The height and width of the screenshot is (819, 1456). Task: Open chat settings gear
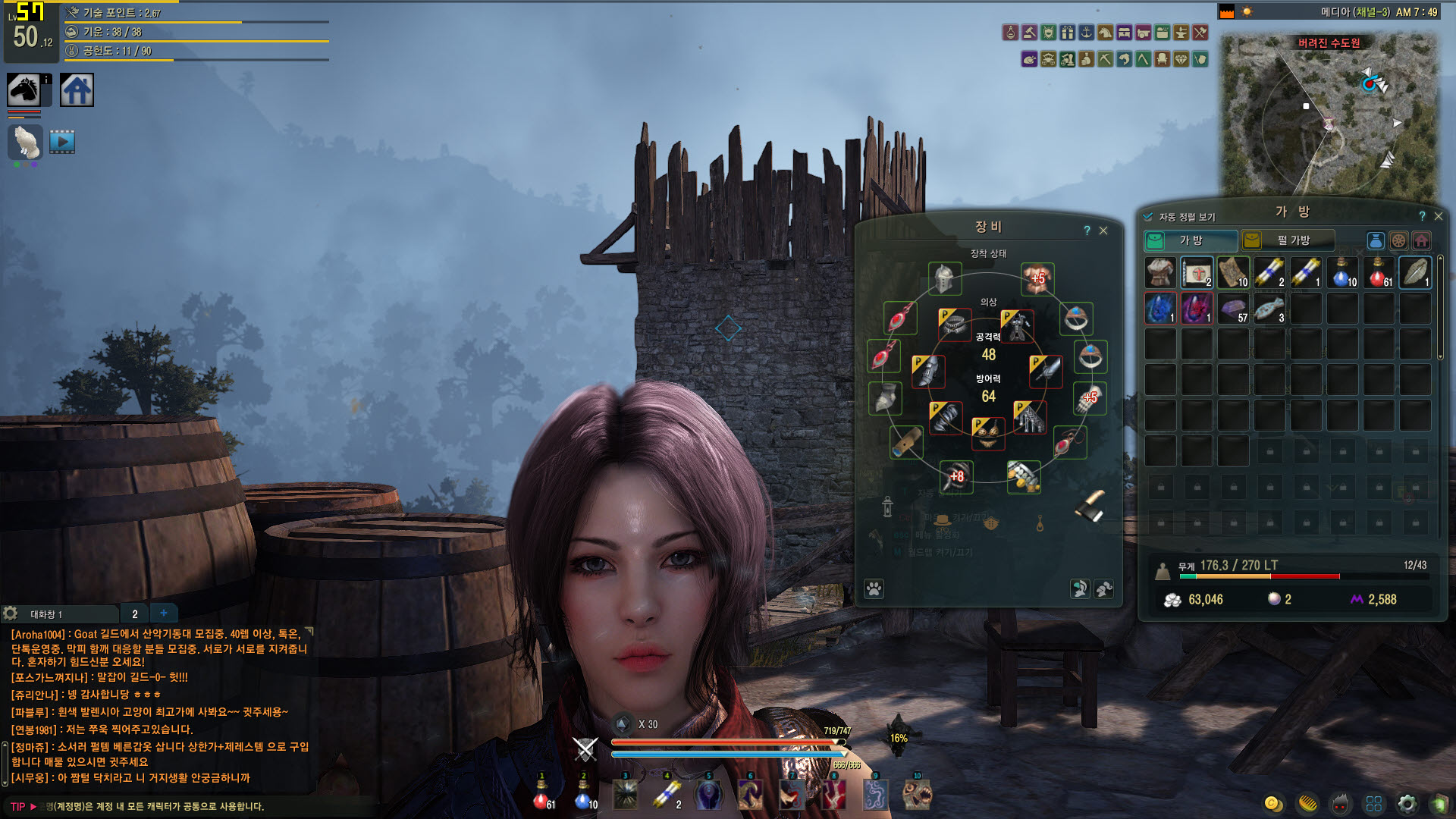pos(11,613)
